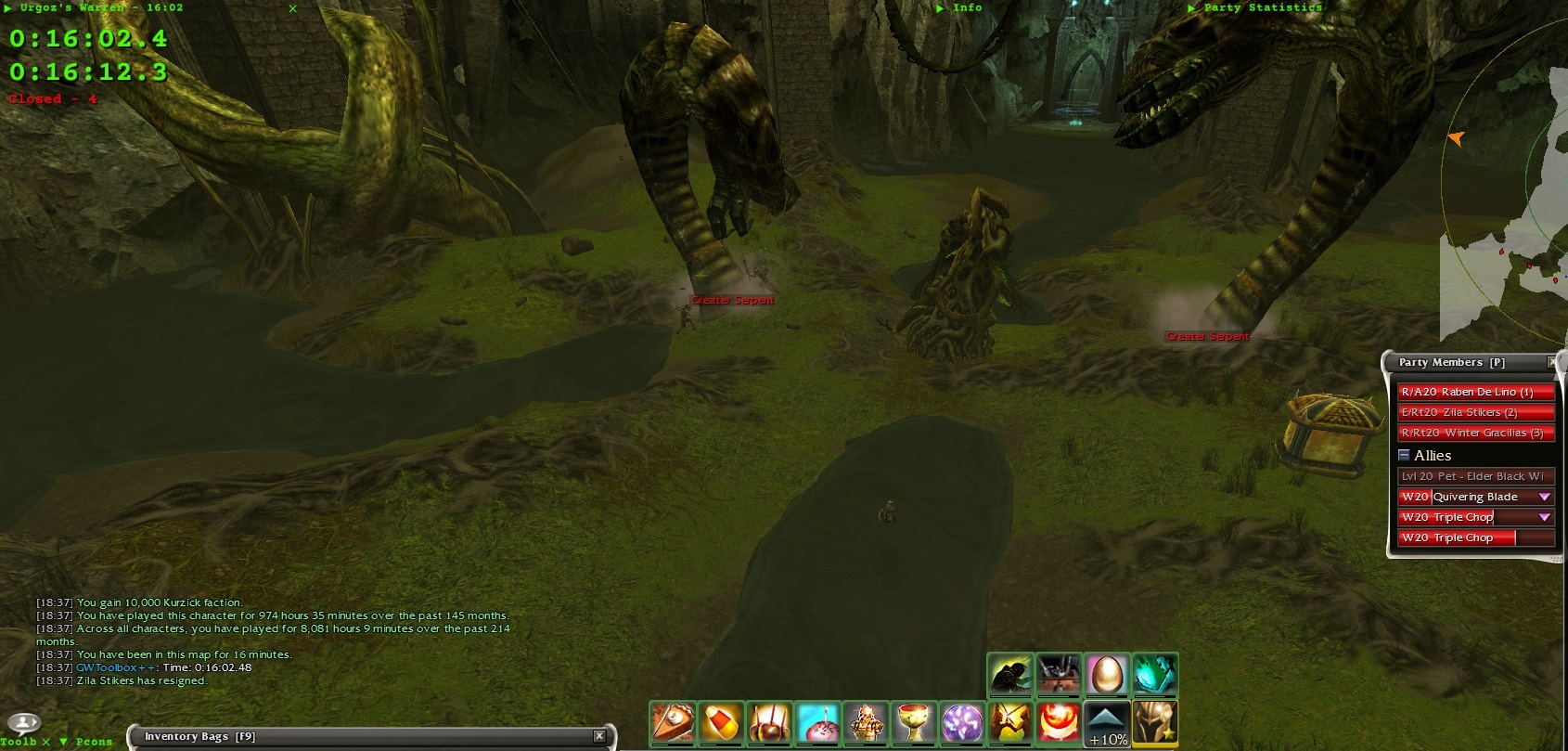1568x751 pixels.
Task: Select party member Zila Stikers
Action: pyautogui.click(x=1475, y=412)
